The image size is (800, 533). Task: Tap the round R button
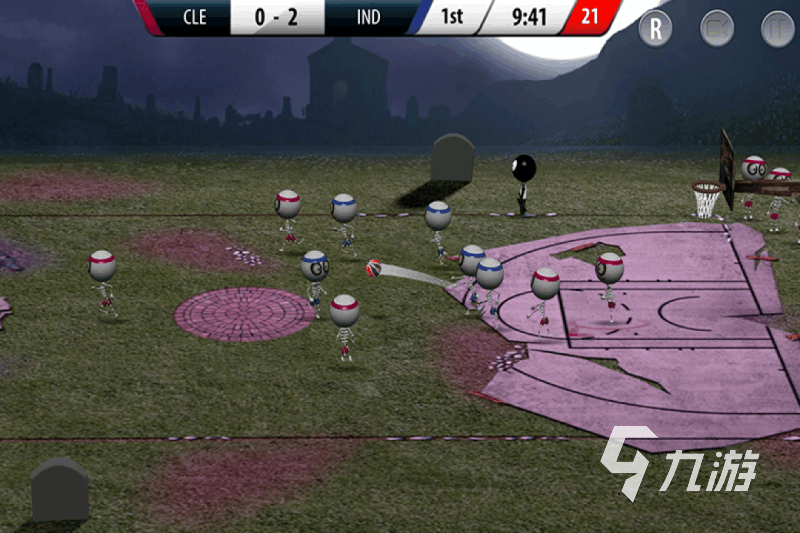point(656,28)
